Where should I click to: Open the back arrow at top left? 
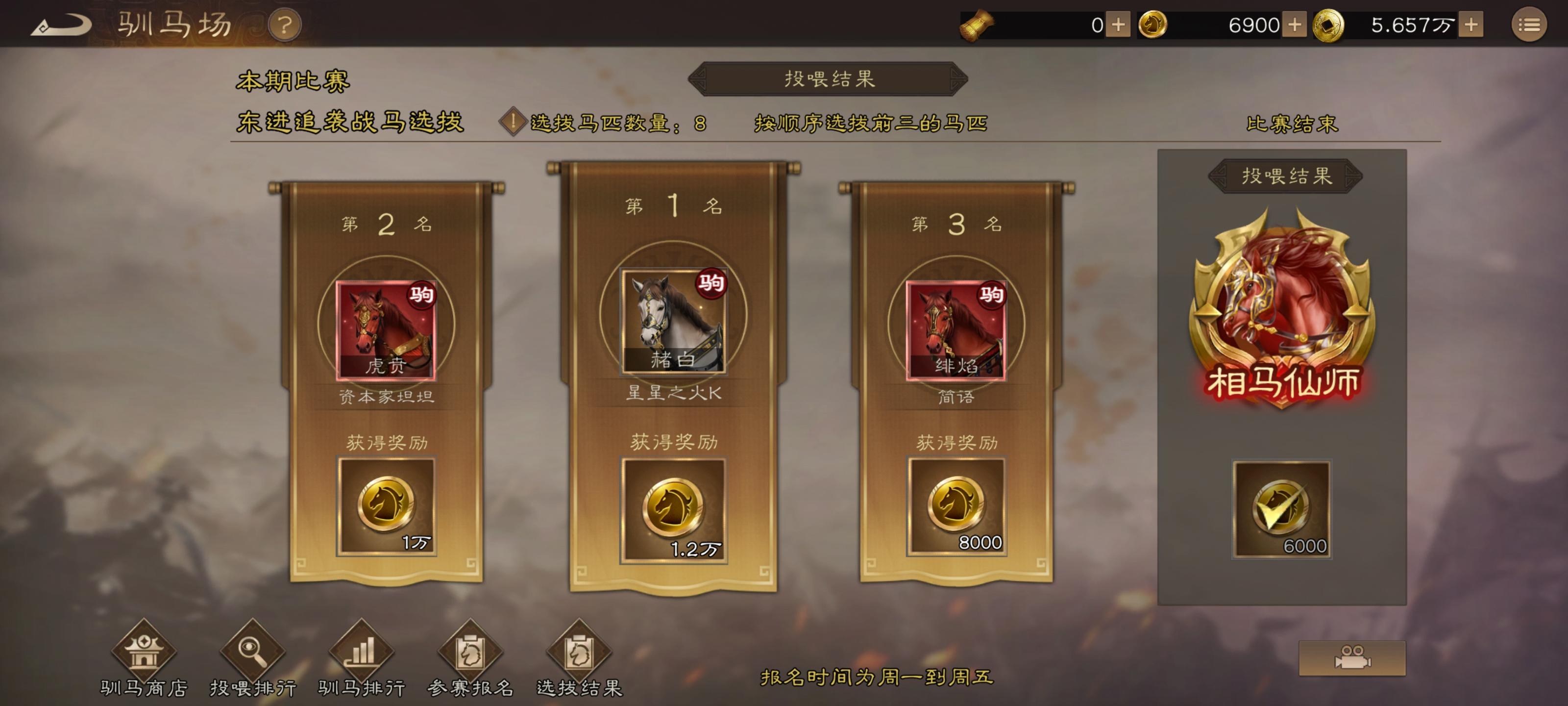coord(61,25)
